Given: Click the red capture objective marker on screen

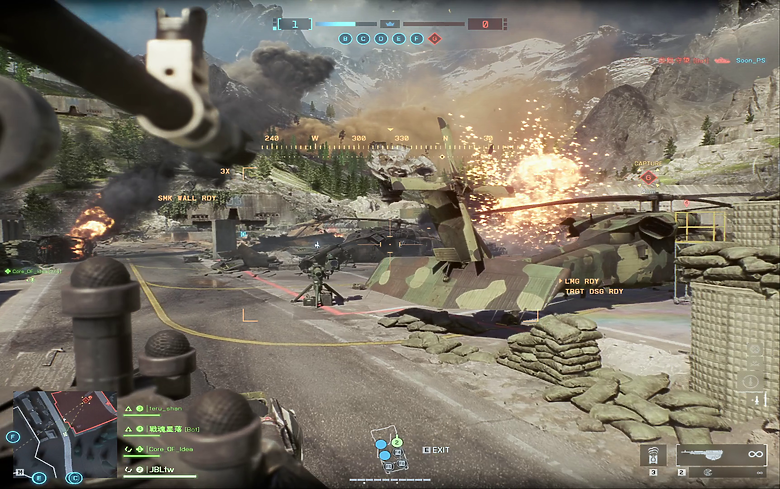Looking at the screenshot, I should coord(648,177).
